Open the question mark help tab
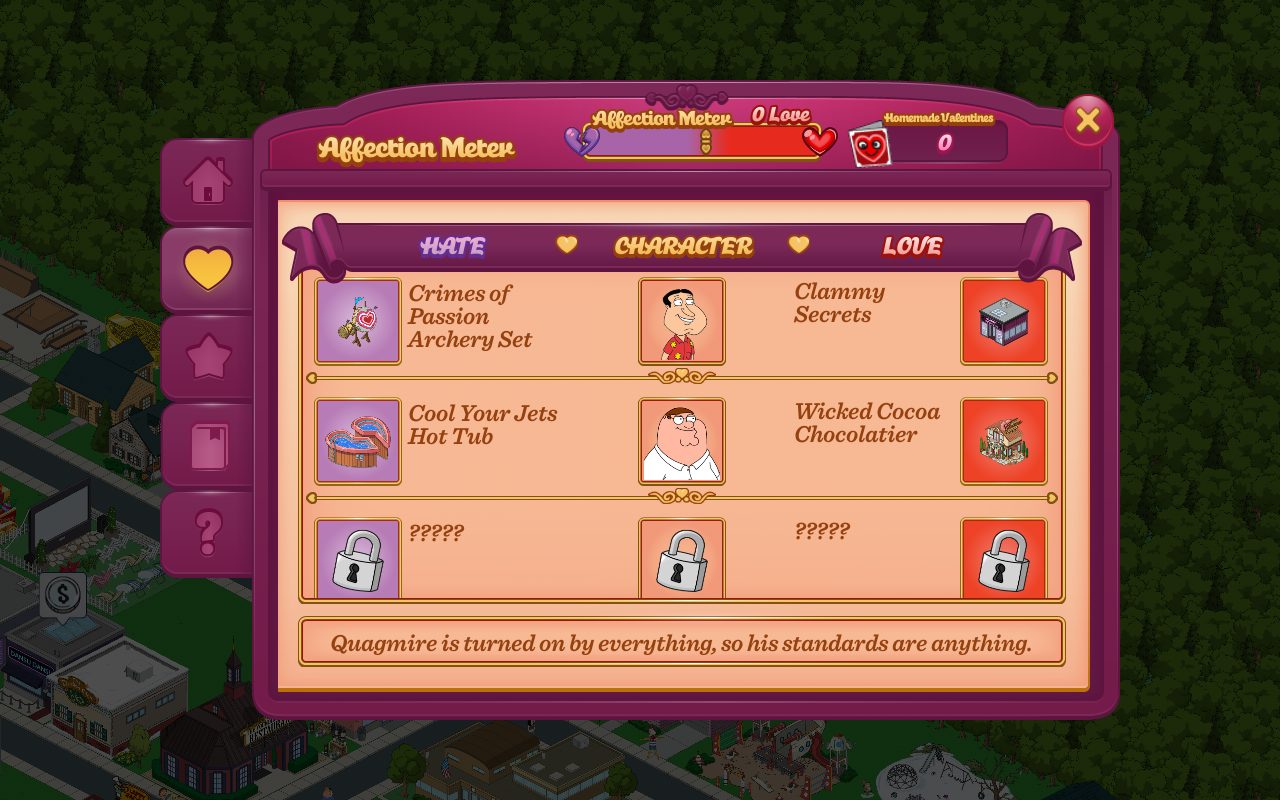 tap(208, 533)
